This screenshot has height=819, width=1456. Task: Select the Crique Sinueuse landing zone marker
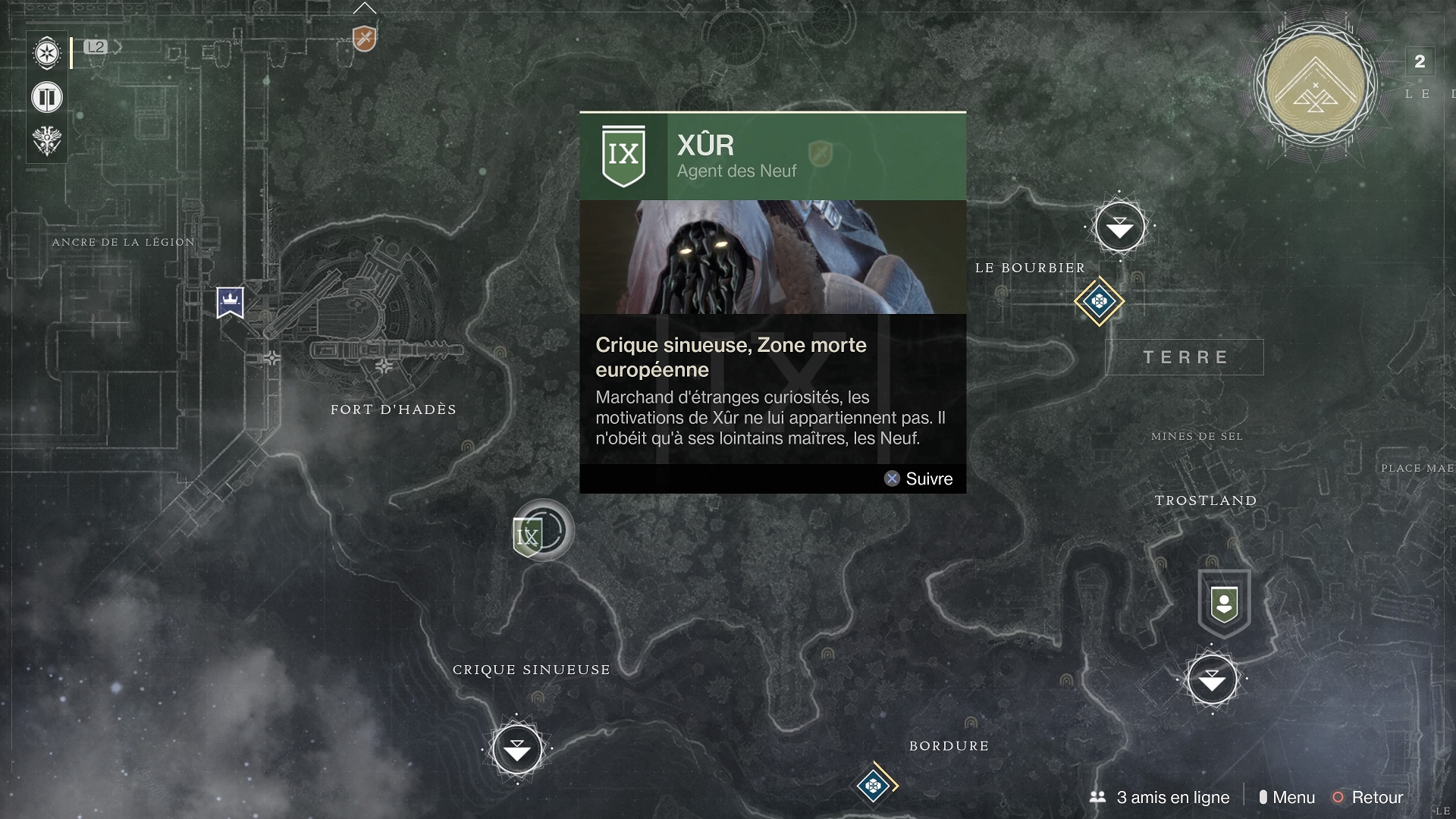517,749
